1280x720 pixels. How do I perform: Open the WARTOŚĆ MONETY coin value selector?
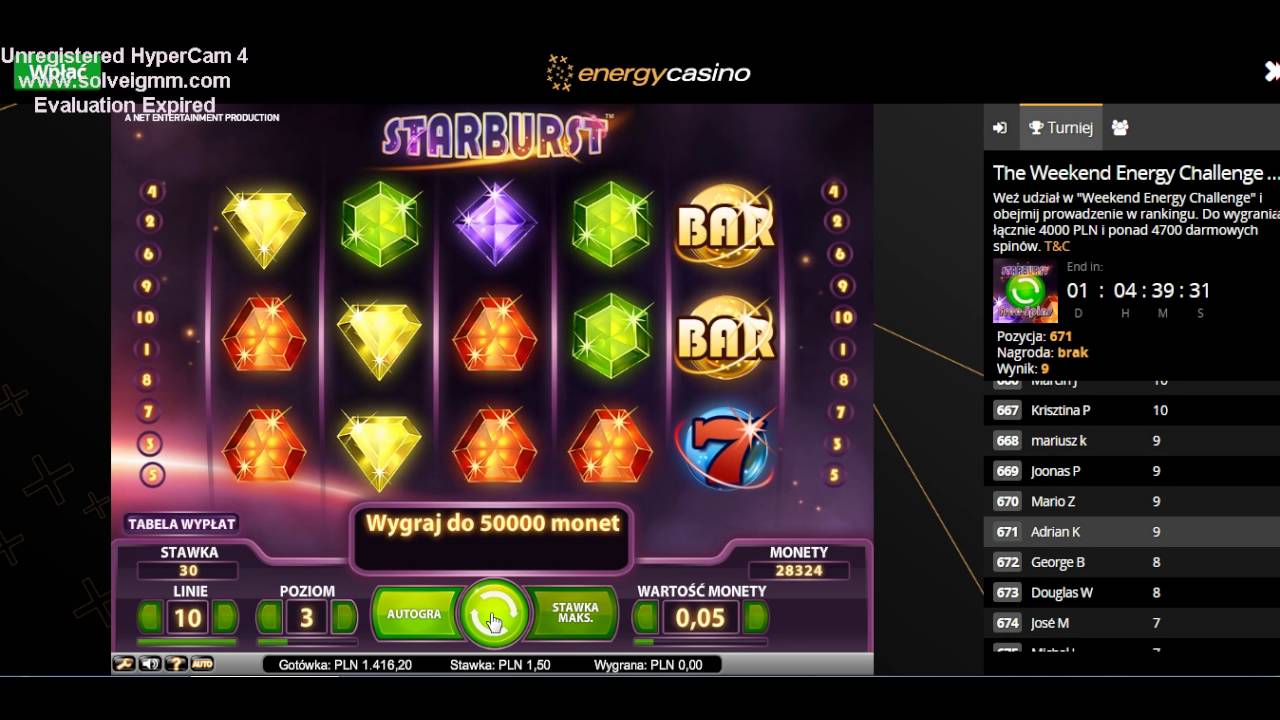point(700,616)
